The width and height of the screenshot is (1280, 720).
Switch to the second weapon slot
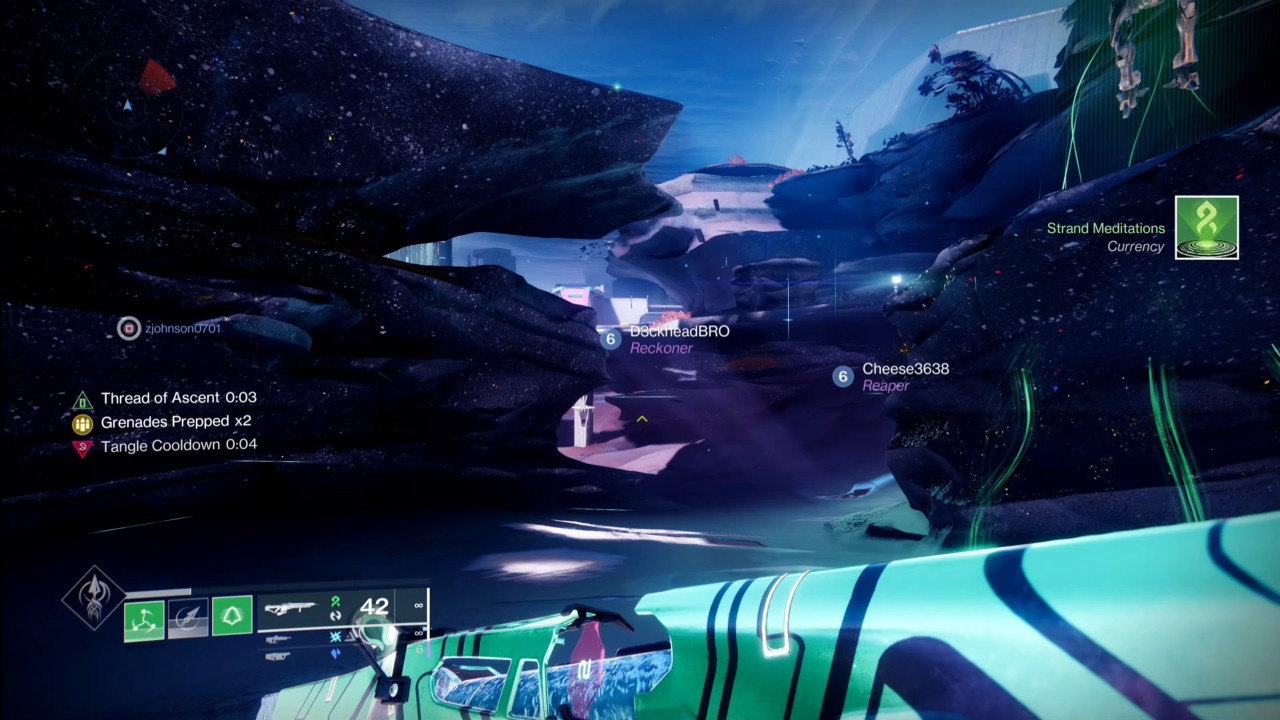[280, 638]
